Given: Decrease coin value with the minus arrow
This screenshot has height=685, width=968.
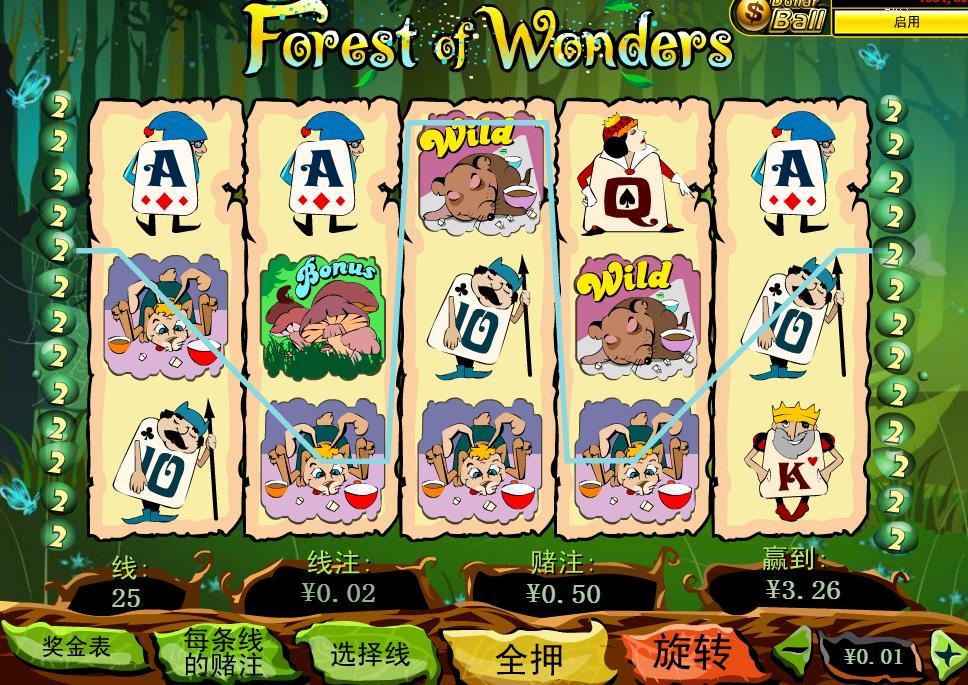Looking at the screenshot, I should click(795, 654).
